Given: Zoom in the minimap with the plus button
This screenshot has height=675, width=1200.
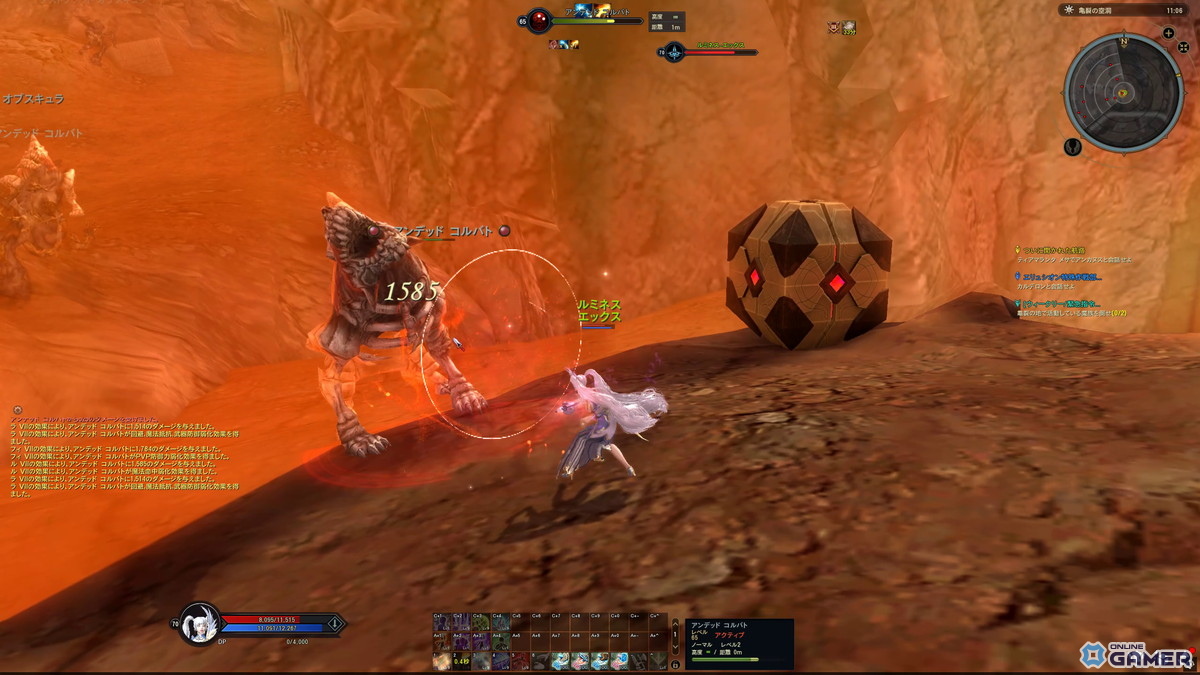Looking at the screenshot, I should click(1168, 33).
